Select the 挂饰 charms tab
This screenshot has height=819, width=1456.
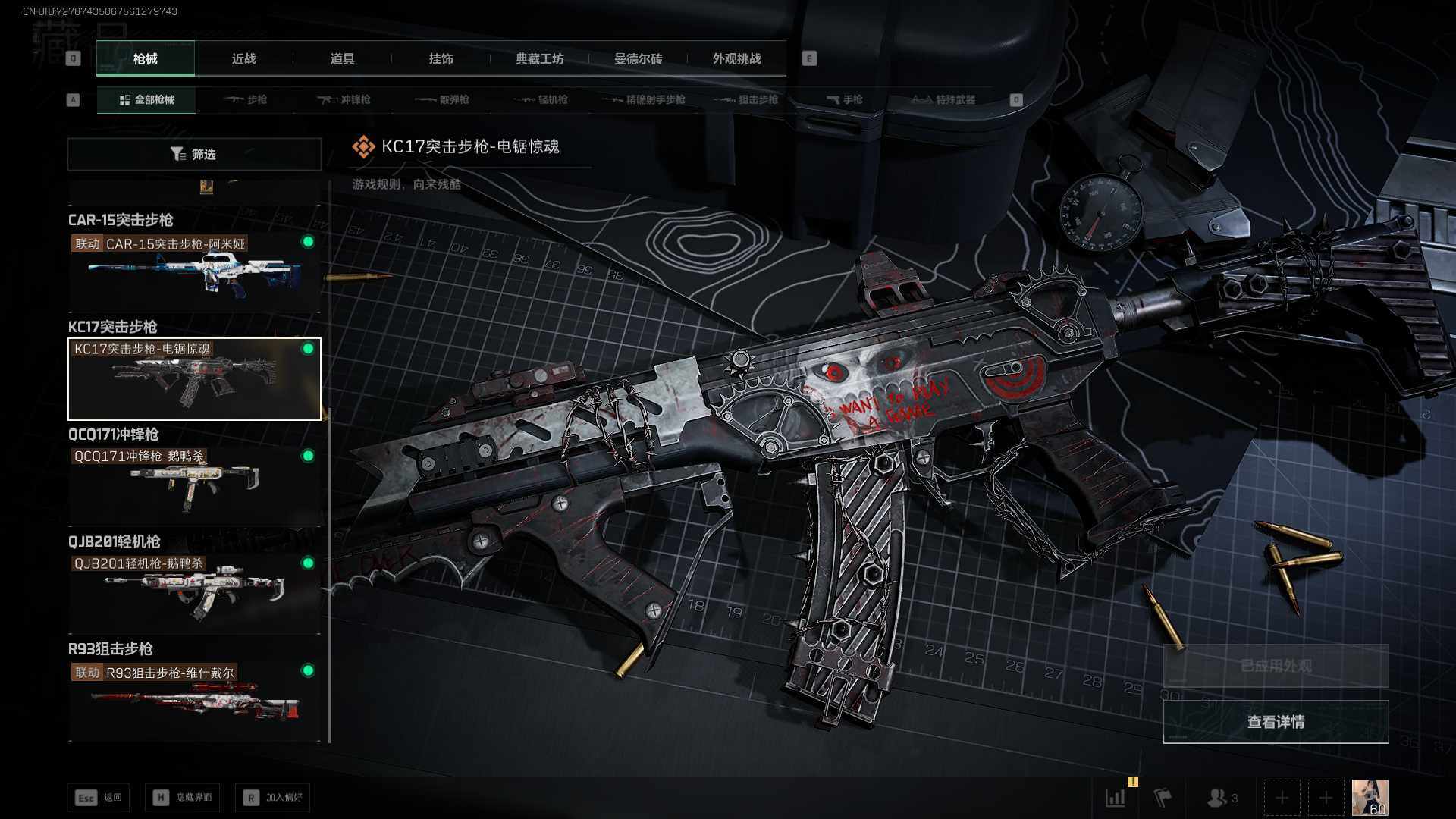click(441, 59)
